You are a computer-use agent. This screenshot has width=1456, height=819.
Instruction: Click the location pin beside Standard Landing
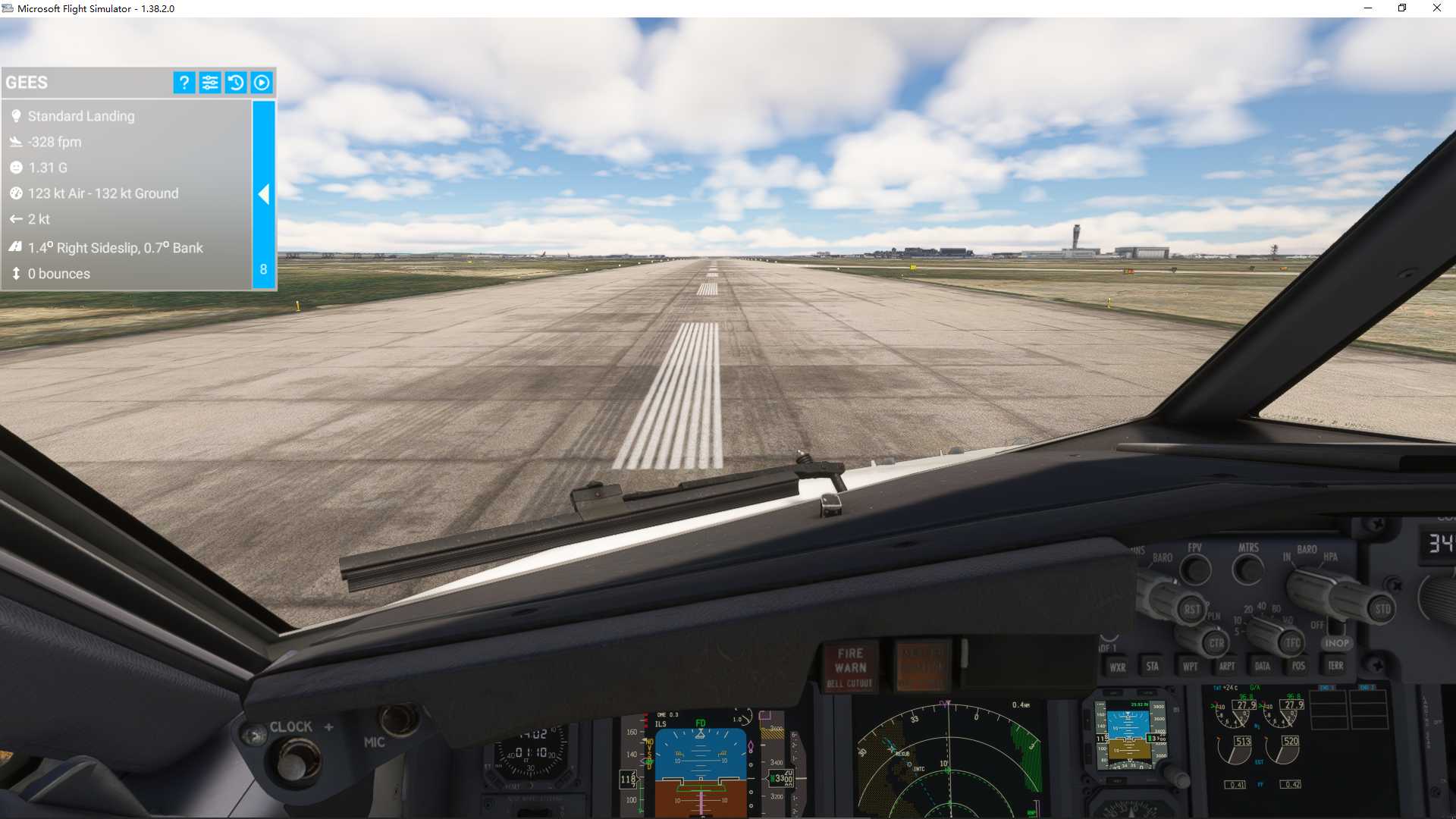pos(16,115)
